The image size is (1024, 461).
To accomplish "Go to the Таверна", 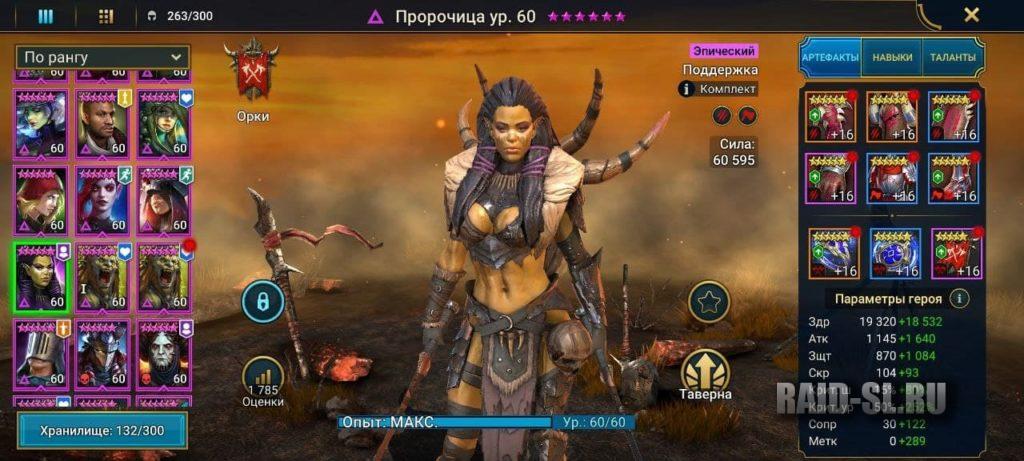I will [x=706, y=375].
